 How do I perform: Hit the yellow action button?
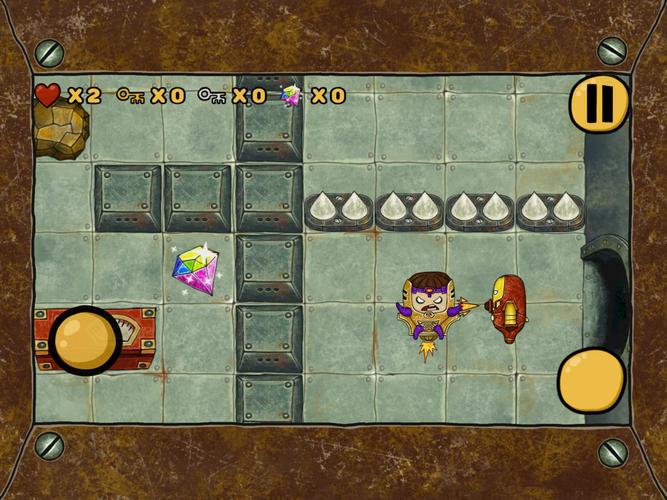point(591,380)
